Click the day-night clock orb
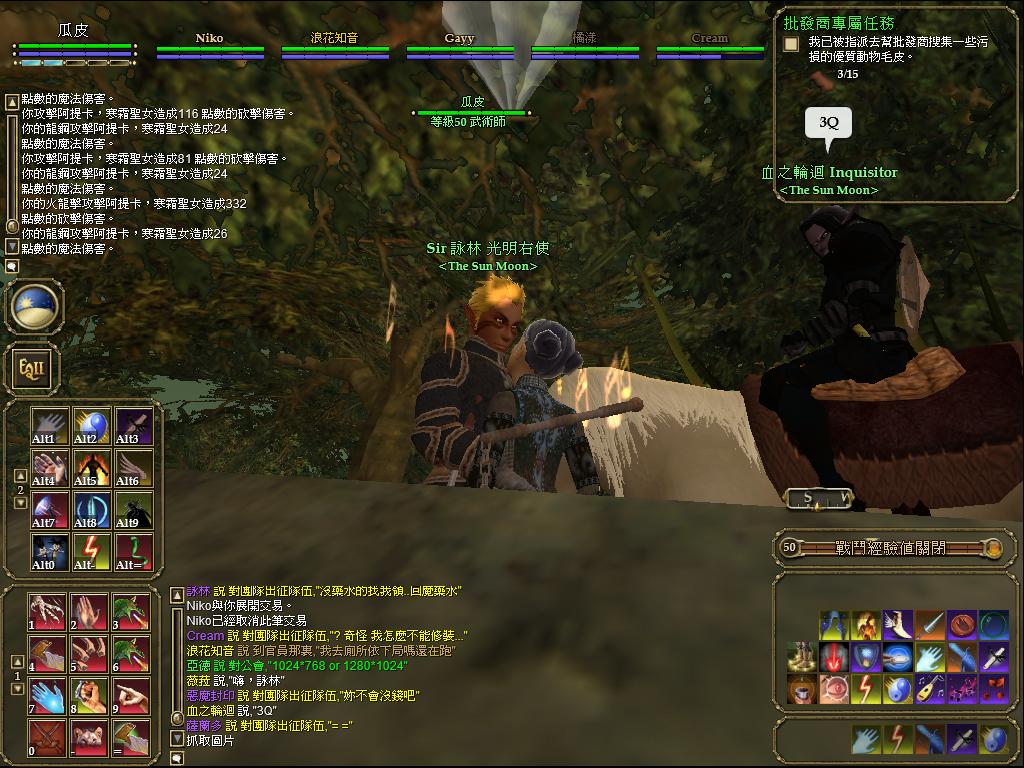1024x768 pixels. coord(36,307)
